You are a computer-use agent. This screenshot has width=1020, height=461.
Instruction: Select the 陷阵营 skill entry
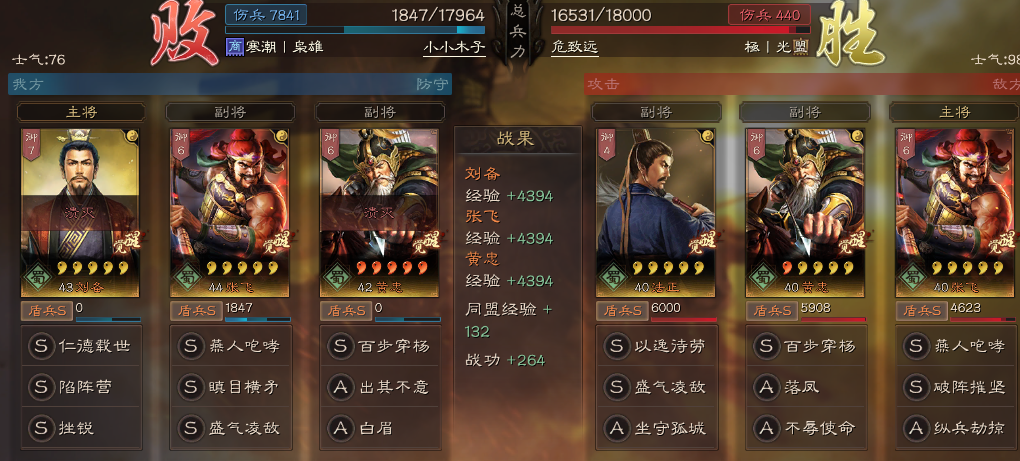click(x=81, y=387)
